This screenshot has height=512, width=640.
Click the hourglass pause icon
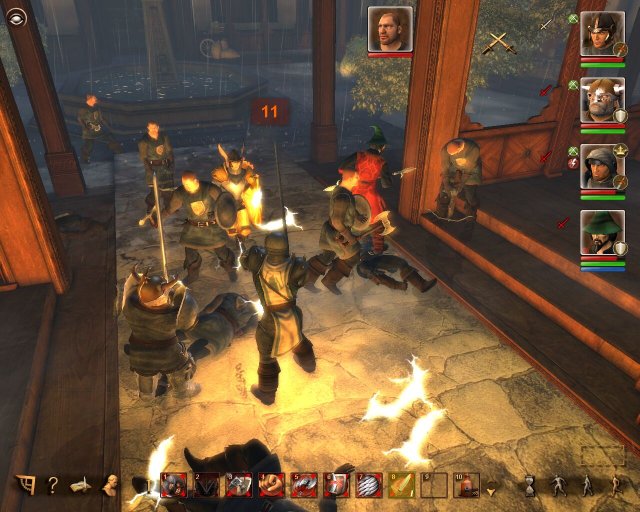coord(529,485)
